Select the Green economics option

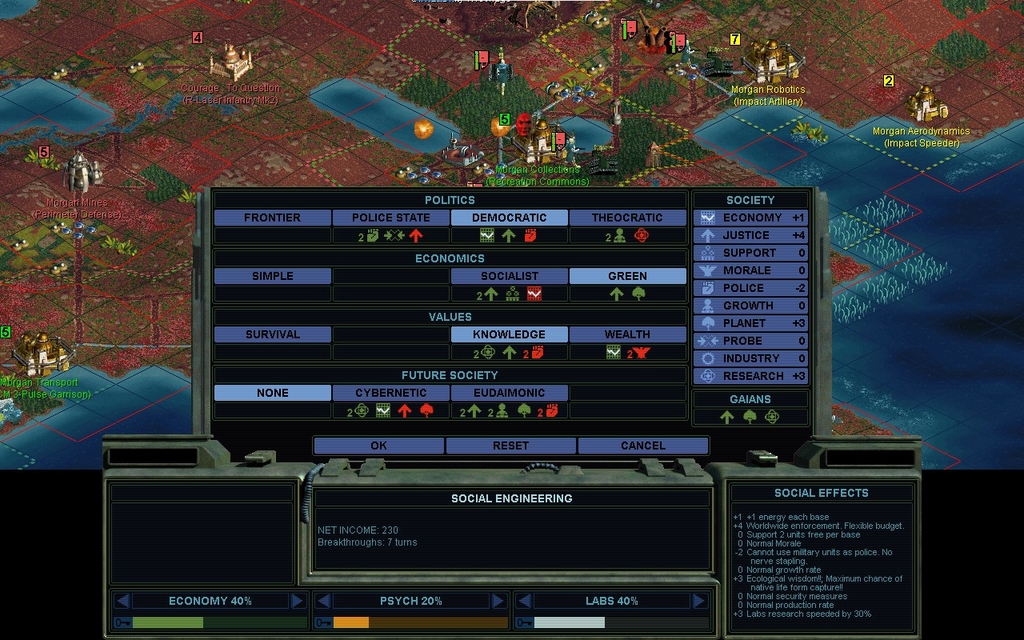click(627, 276)
